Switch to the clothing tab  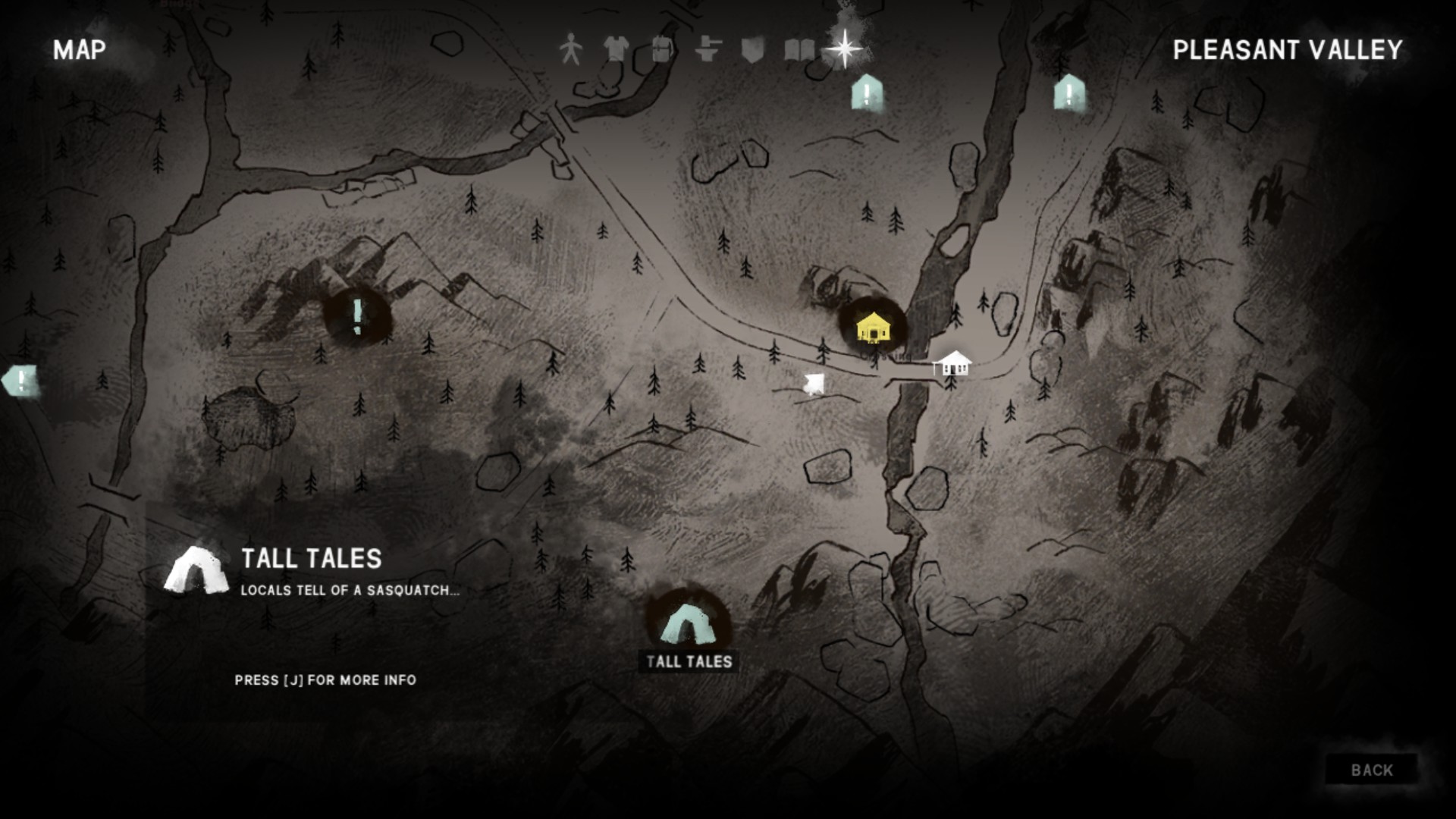point(616,50)
